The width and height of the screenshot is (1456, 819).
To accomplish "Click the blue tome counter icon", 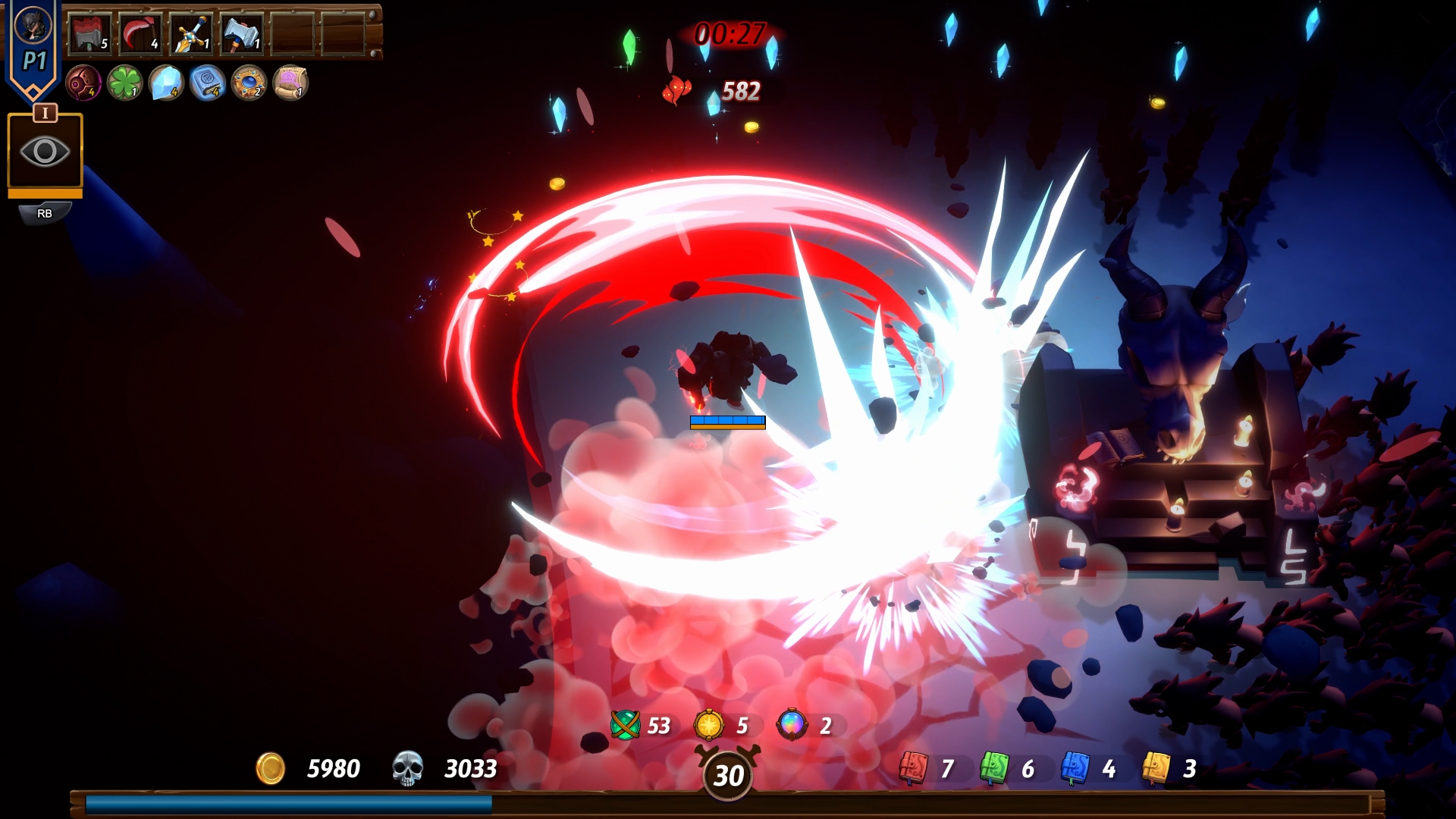I will point(1075,768).
